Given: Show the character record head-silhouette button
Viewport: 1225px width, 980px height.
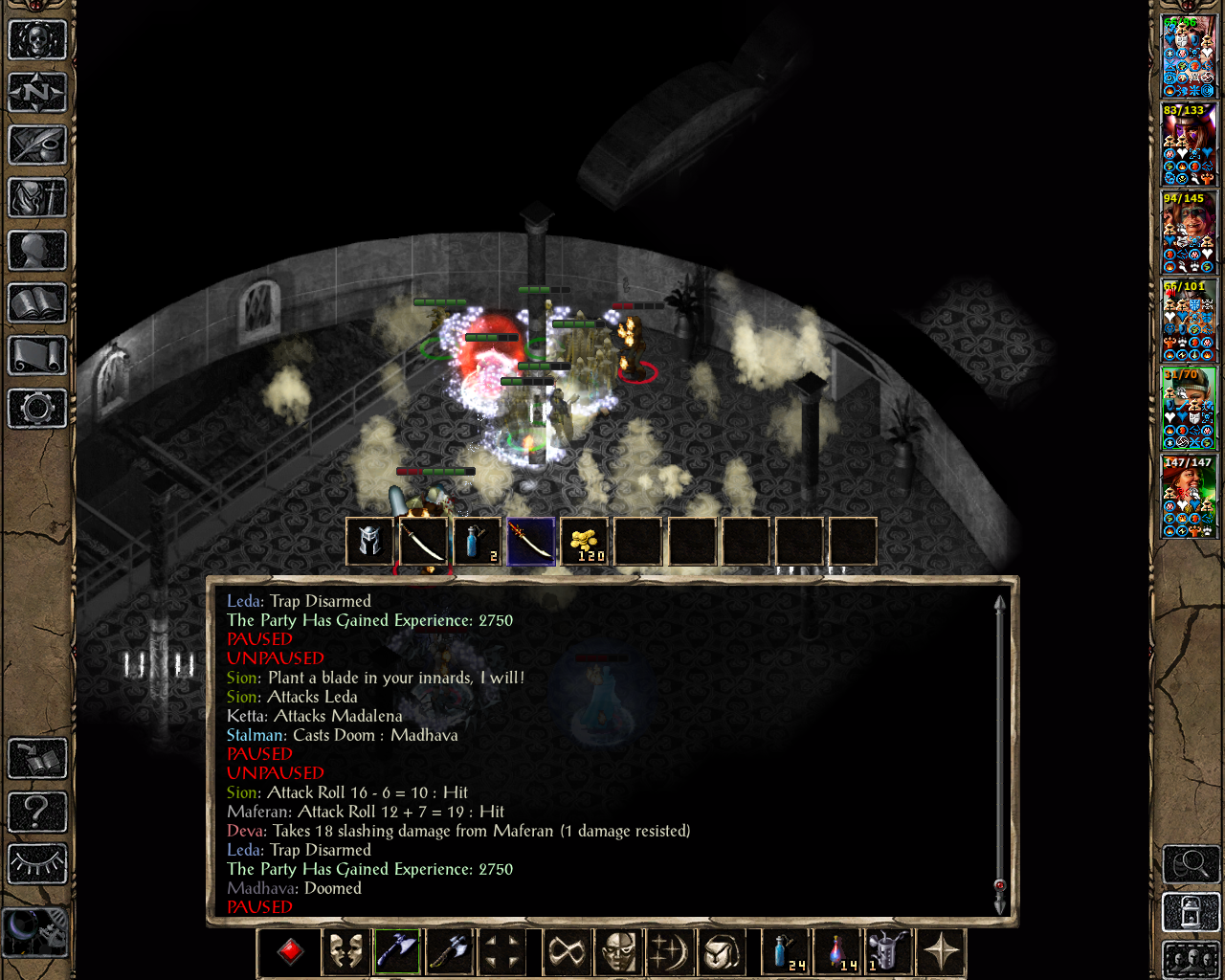Looking at the screenshot, I should click(37, 251).
